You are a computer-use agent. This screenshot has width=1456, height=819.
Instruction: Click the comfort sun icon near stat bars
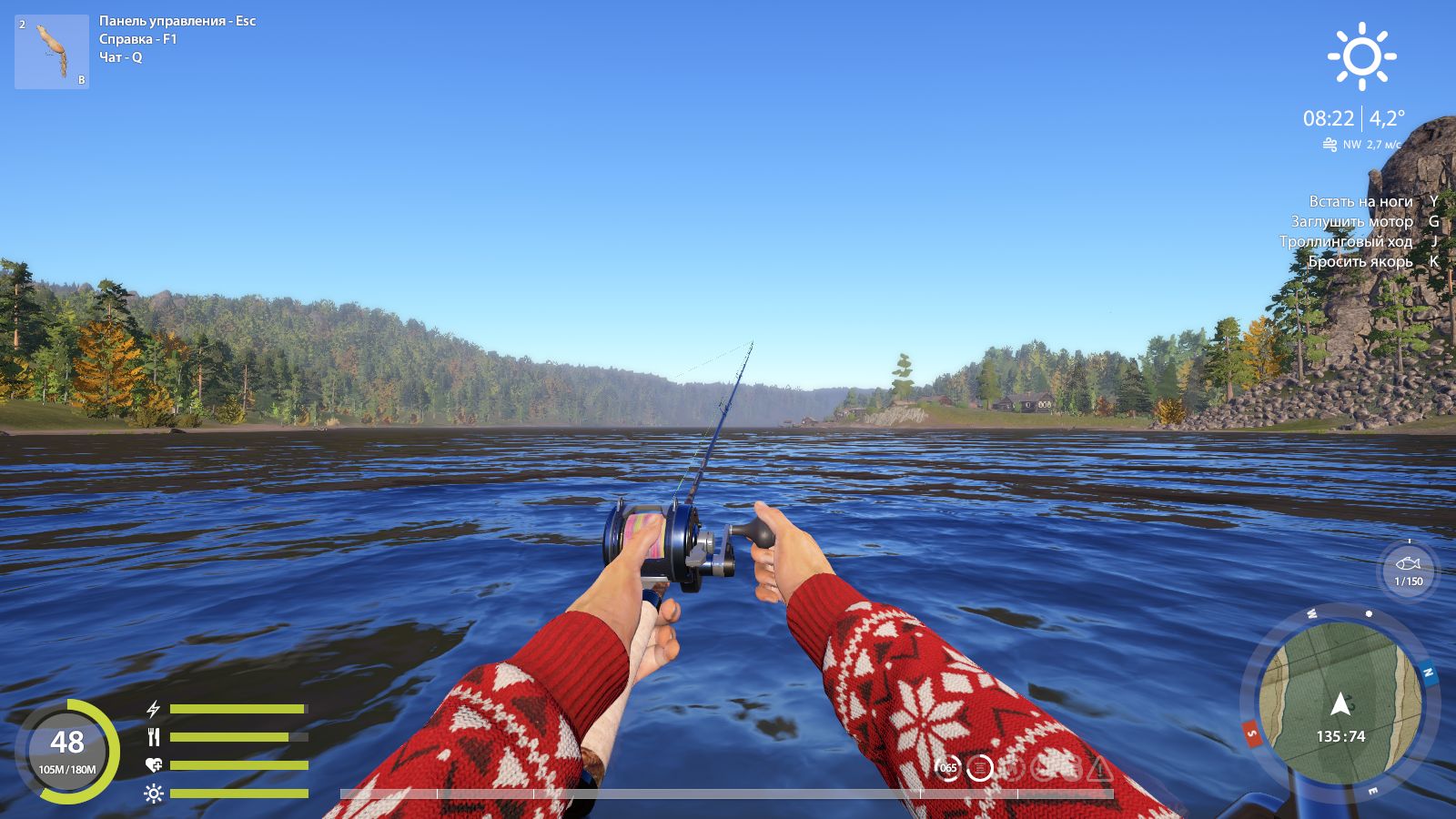pos(153,793)
